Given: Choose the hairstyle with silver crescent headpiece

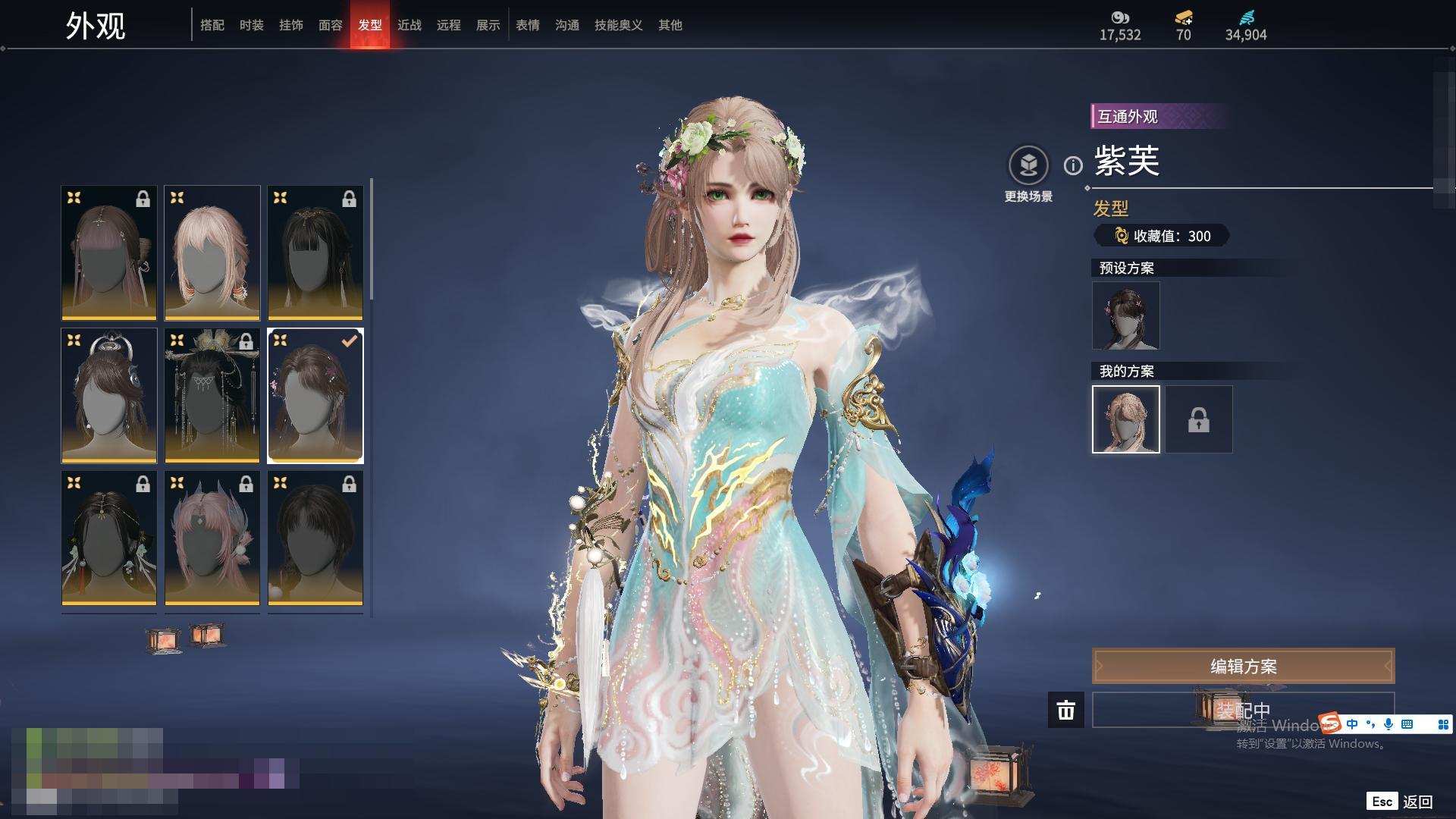Looking at the screenshot, I should pos(109,395).
